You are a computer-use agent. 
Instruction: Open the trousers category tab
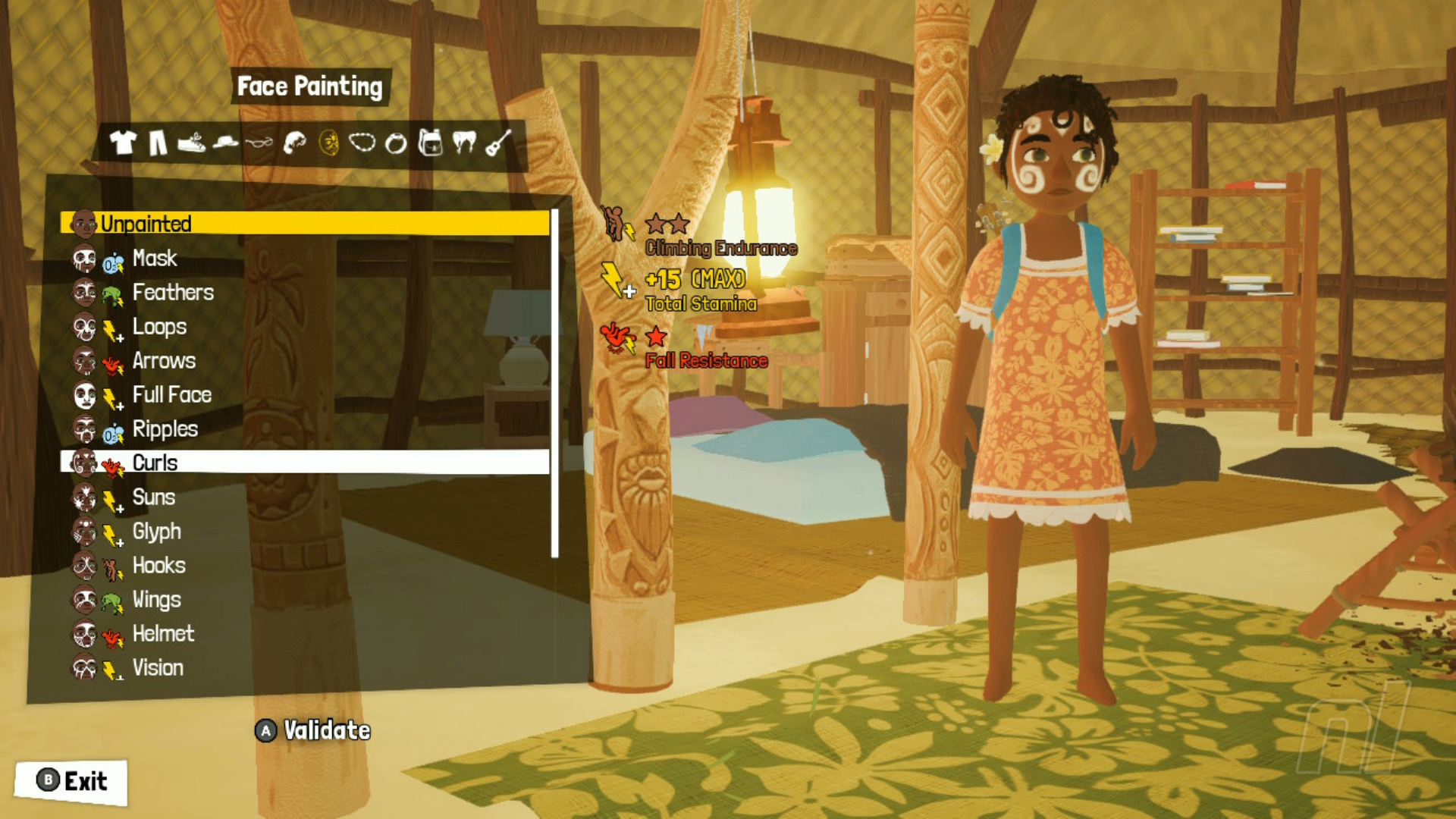pyautogui.click(x=158, y=142)
